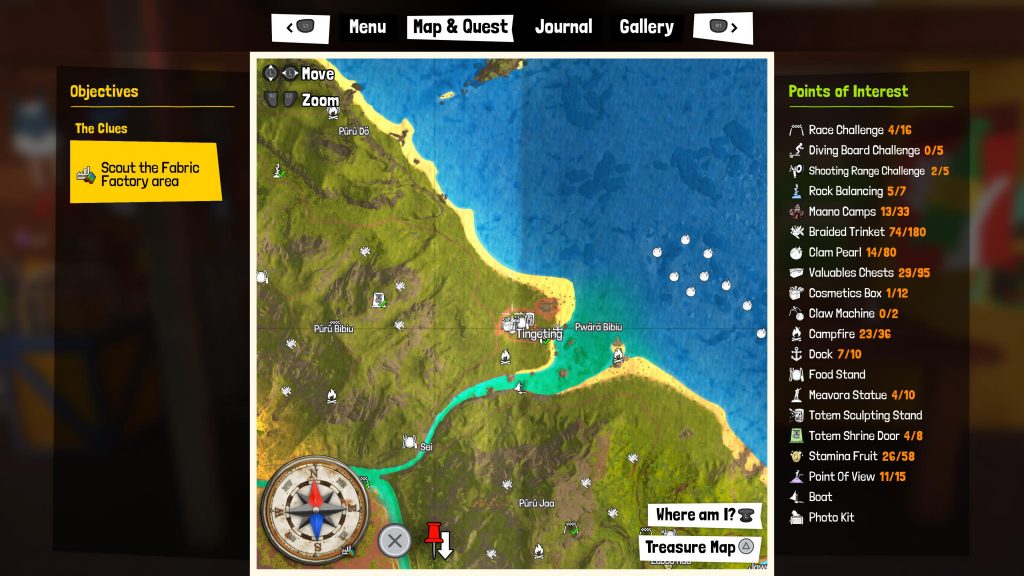This screenshot has width=1024, height=576.
Task: Open the Treasure Map
Action: [x=699, y=547]
